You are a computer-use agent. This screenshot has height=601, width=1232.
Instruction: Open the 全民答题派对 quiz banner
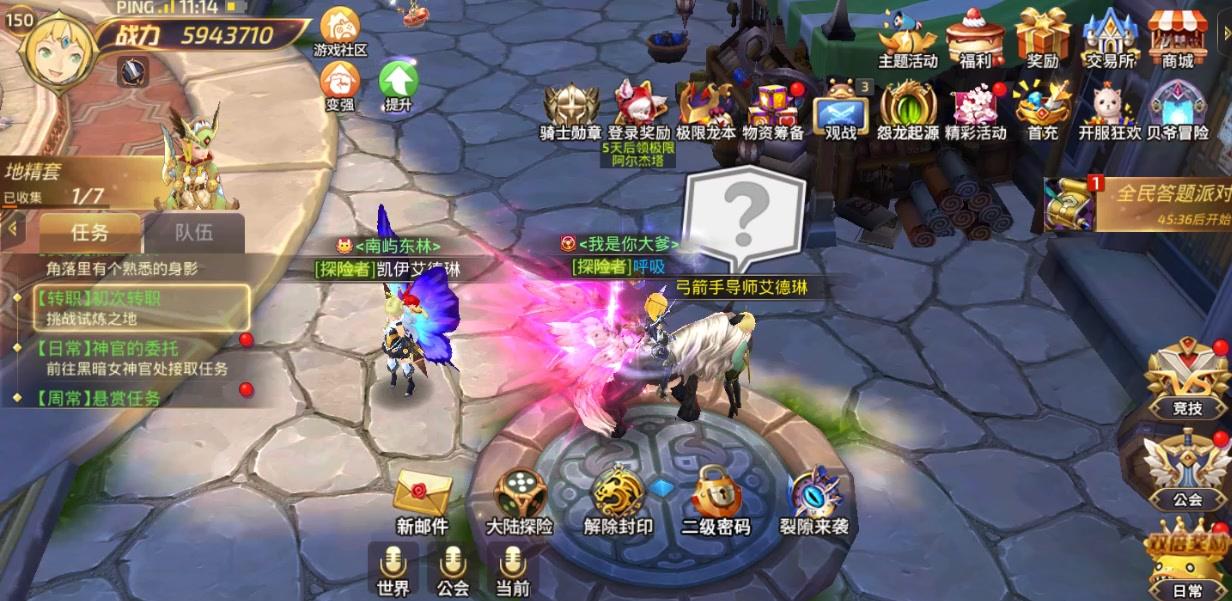[1140, 203]
